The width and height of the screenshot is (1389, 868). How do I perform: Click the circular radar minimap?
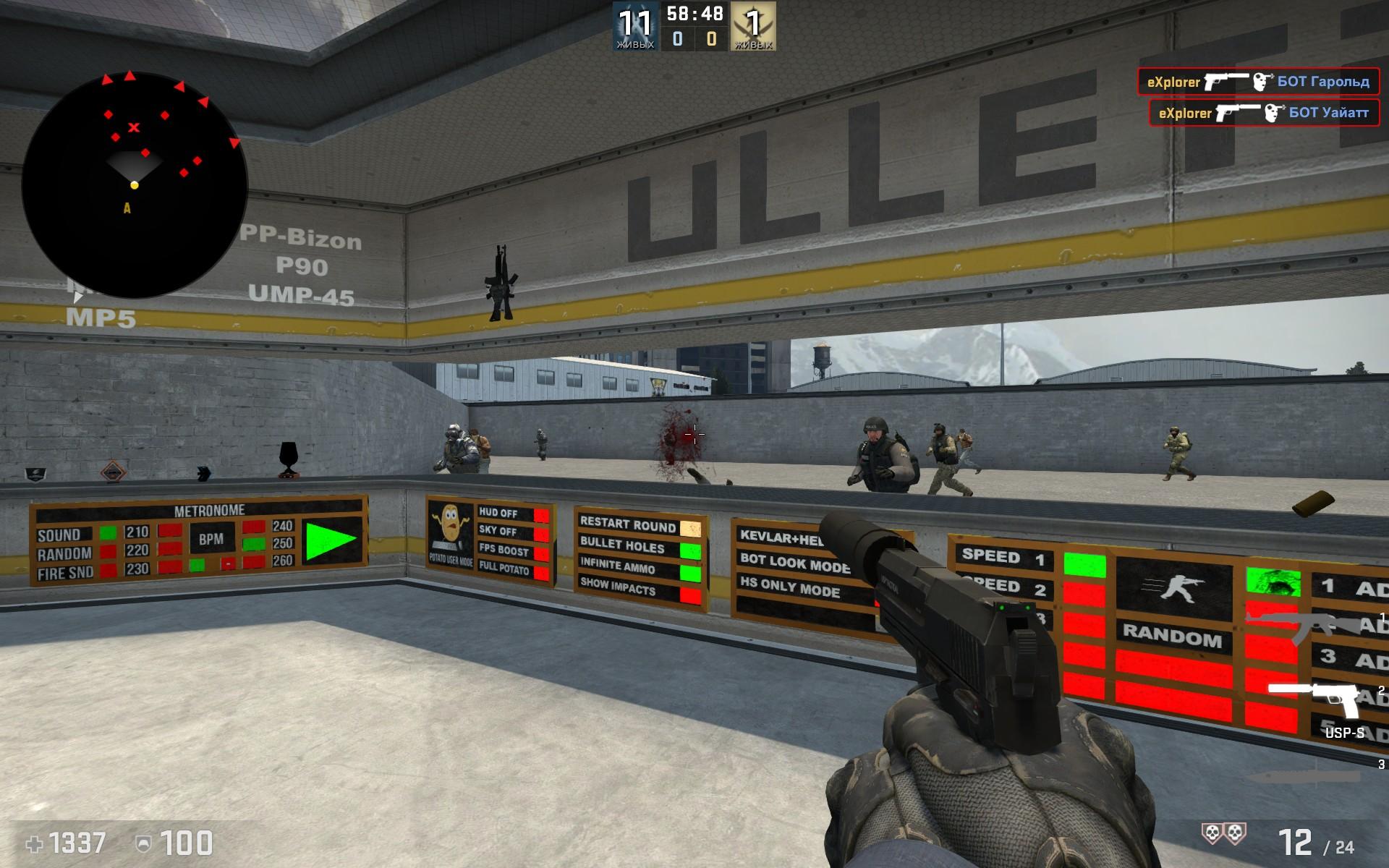pyautogui.click(x=135, y=185)
